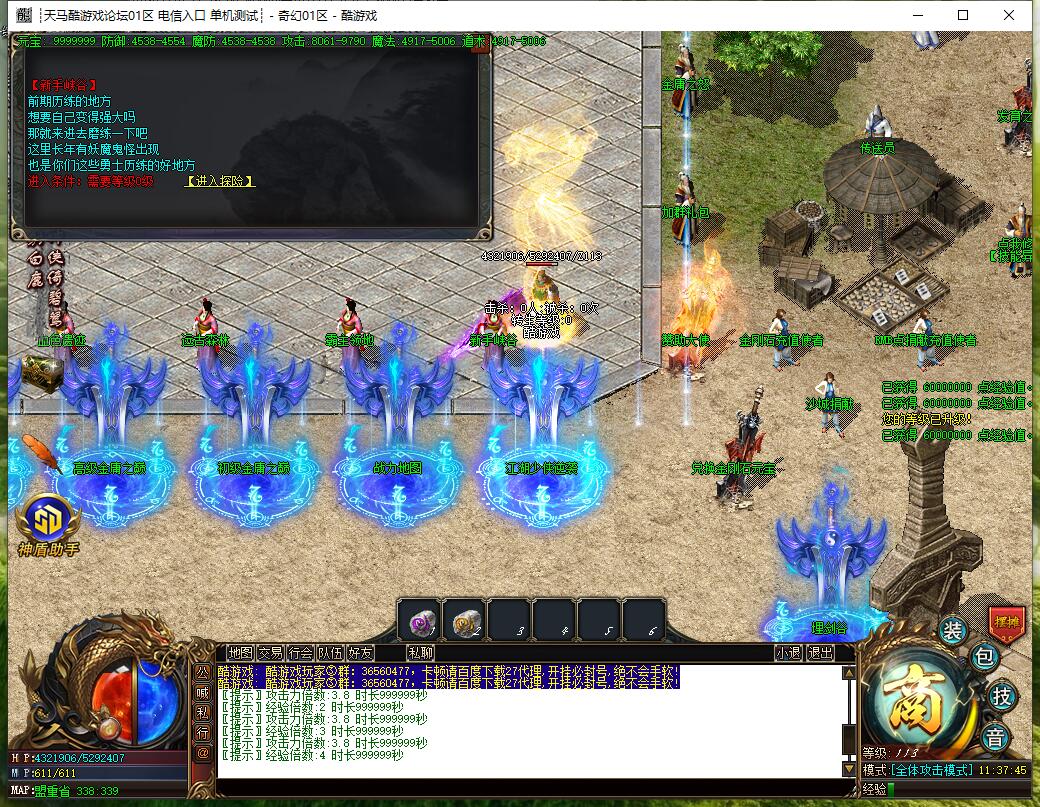Image resolution: width=1040 pixels, height=807 pixels.
Task: Click the 小退 logout button
Action: point(788,653)
